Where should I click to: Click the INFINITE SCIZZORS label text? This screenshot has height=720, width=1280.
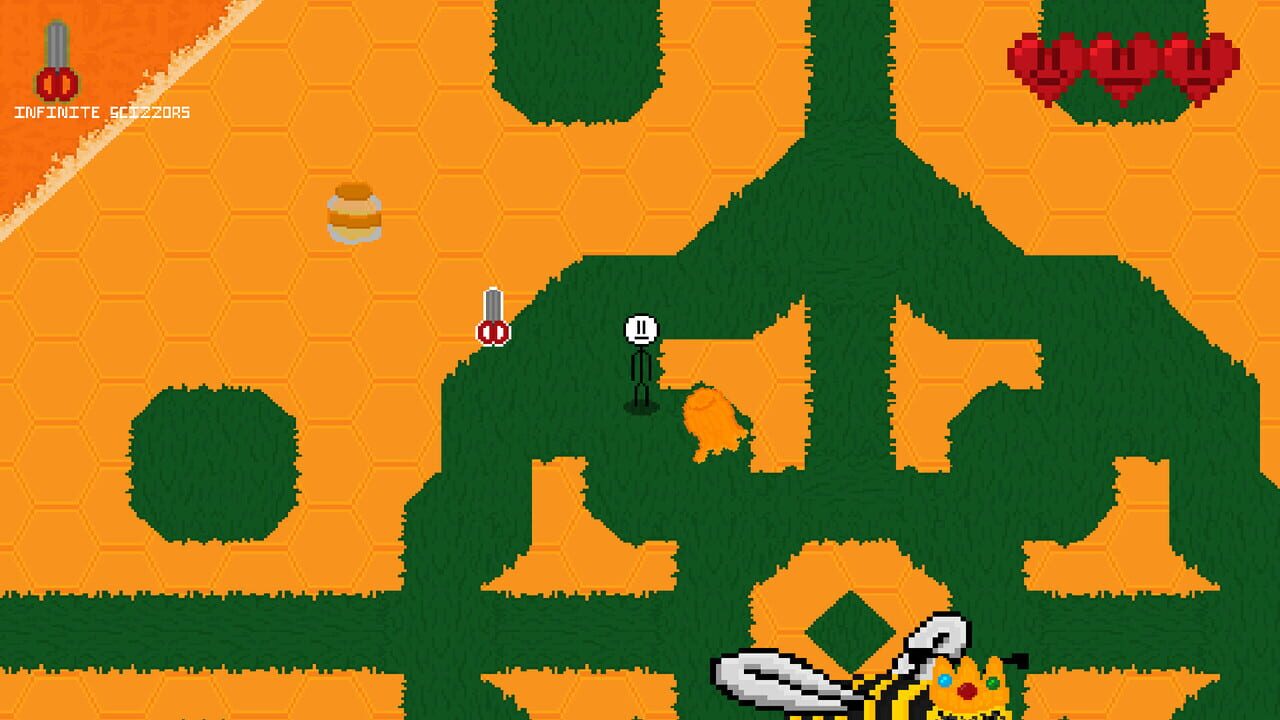[x=100, y=113]
